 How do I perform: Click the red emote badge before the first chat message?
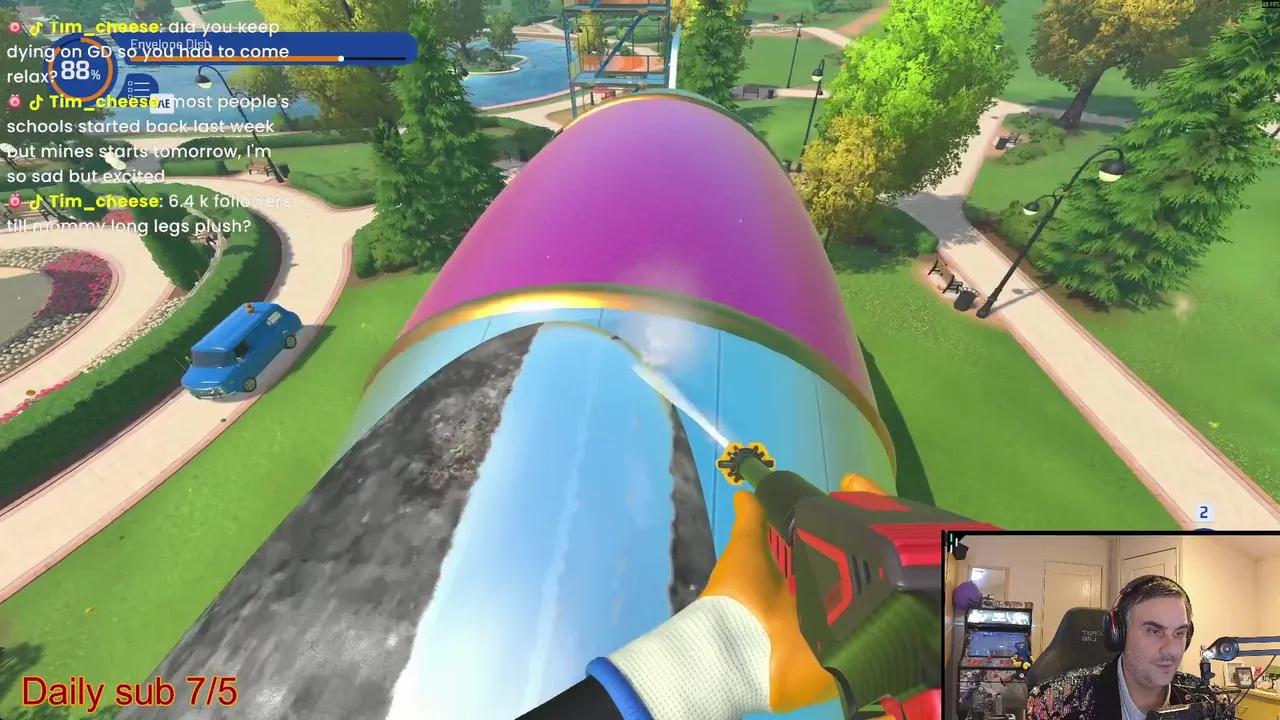[13, 25]
